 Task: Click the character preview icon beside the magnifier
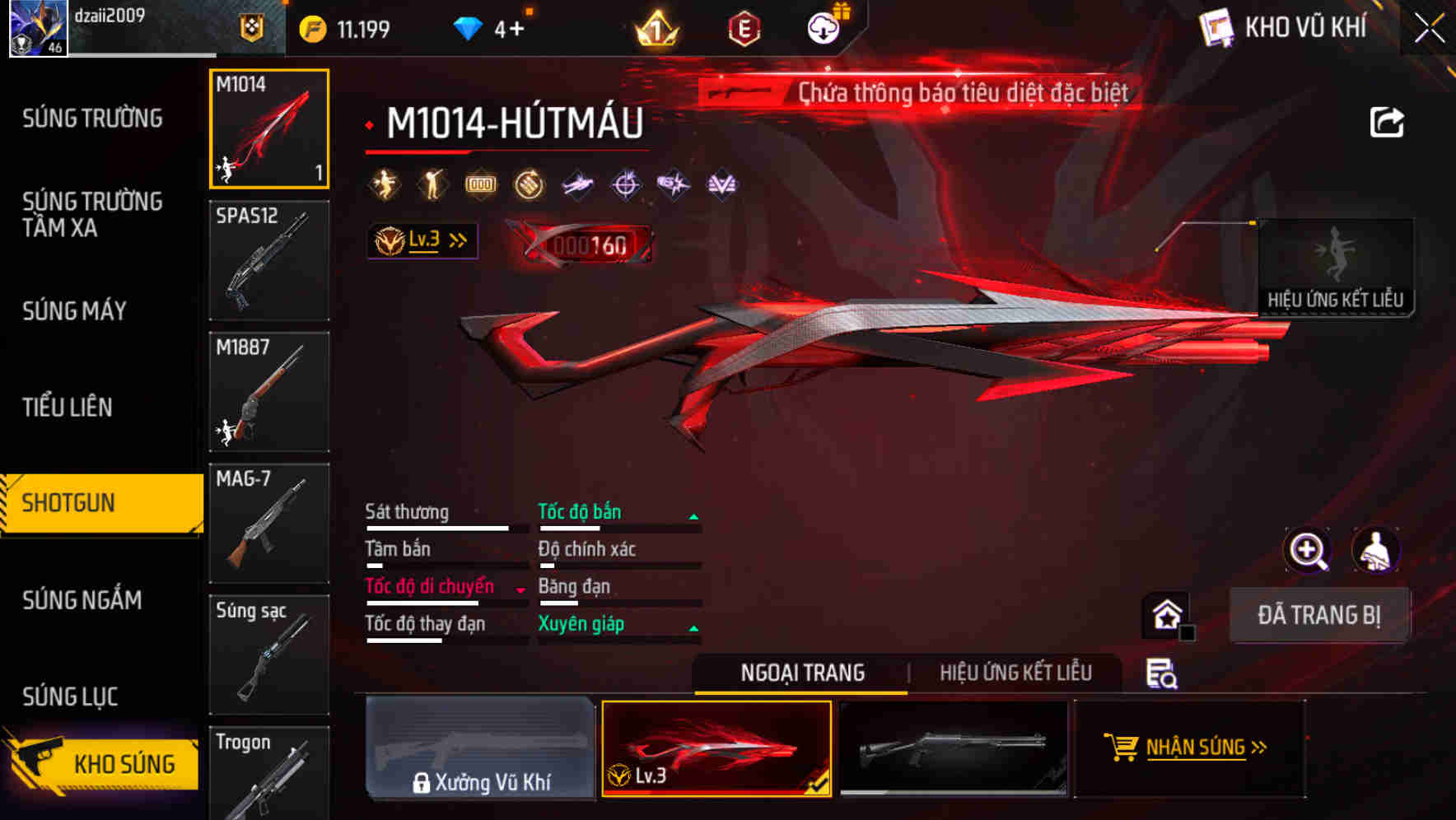pyautogui.click(x=1376, y=550)
